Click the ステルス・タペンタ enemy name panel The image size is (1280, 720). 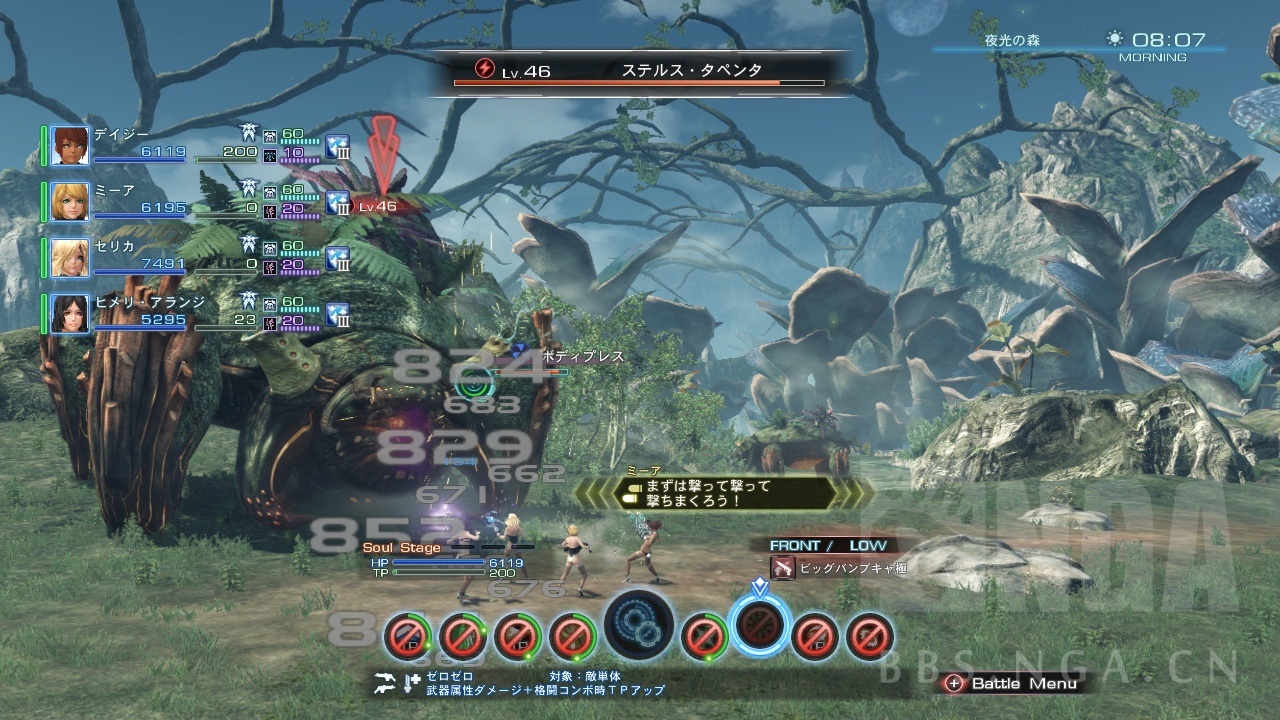[x=640, y=72]
